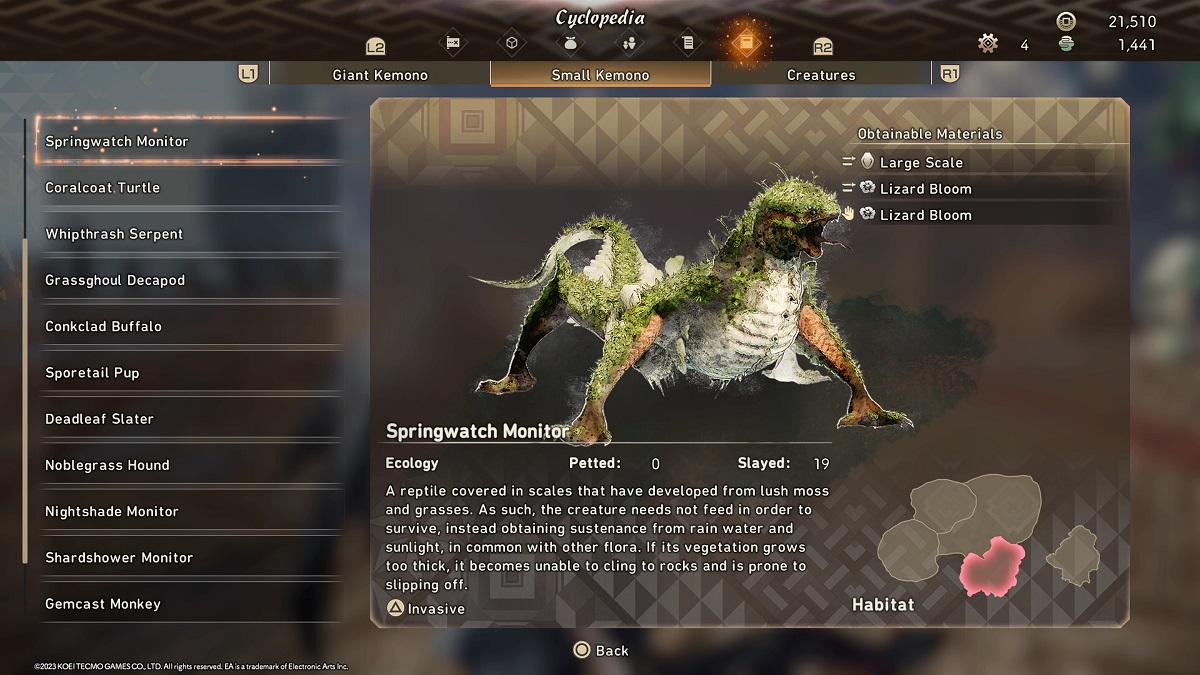Switch to the Giant Kemono tab
The height and width of the screenshot is (675, 1200).
[x=379, y=75]
